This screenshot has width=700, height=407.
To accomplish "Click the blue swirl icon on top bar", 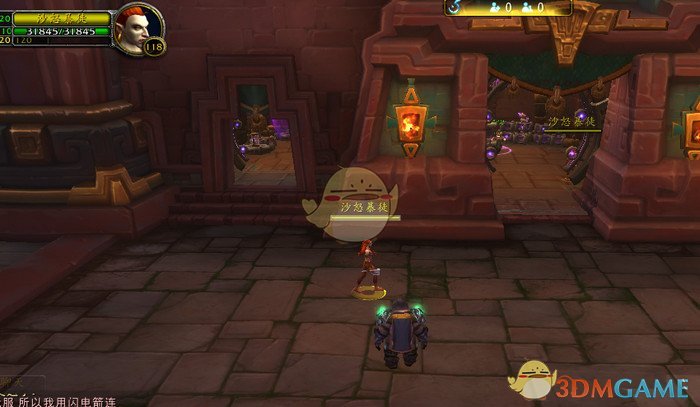I will pos(454,7).
